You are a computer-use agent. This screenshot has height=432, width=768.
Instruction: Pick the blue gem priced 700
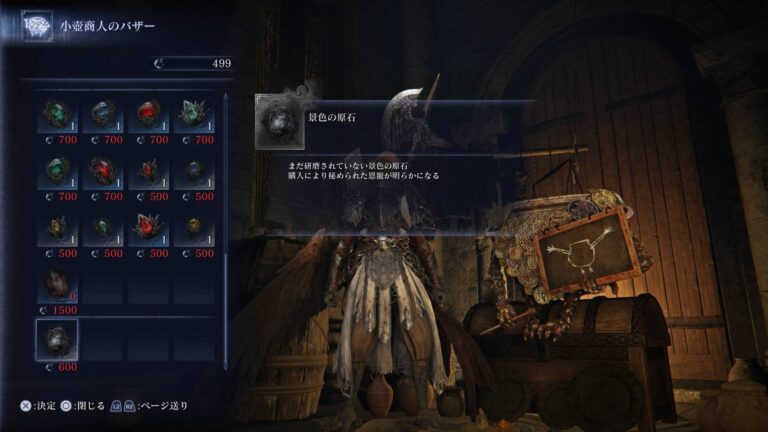pyautogui.click(x=101, y=114)
